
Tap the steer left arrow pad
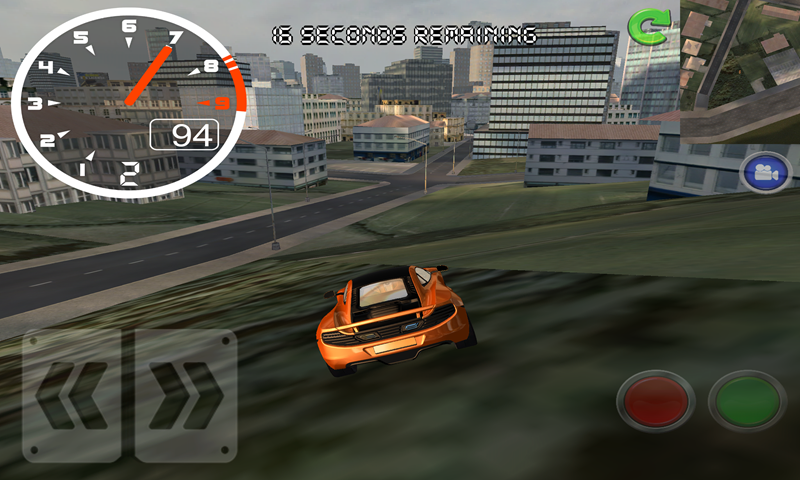tap(72, 395)
